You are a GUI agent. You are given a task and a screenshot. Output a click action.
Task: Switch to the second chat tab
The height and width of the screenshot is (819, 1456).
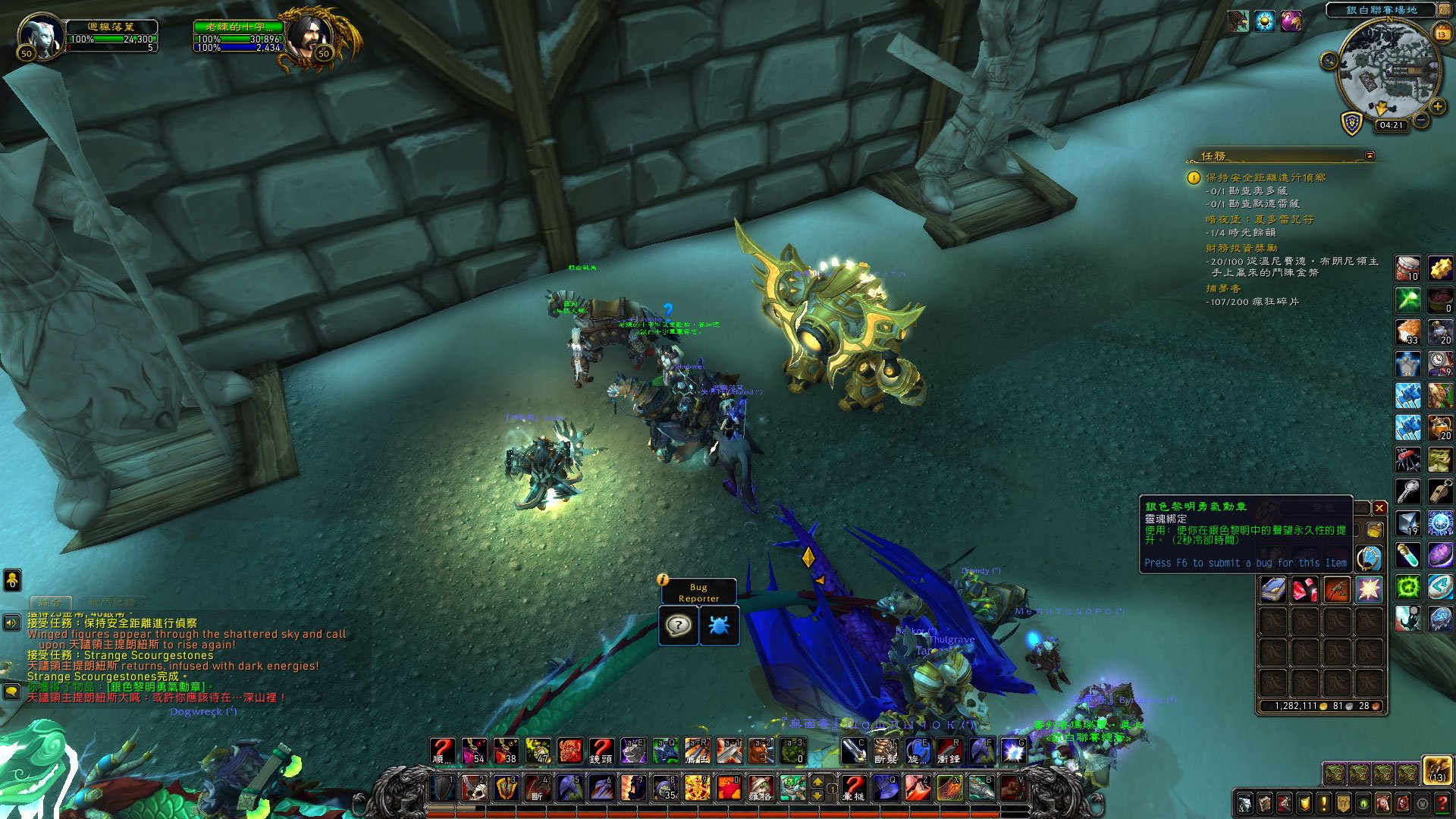(111, 602)
